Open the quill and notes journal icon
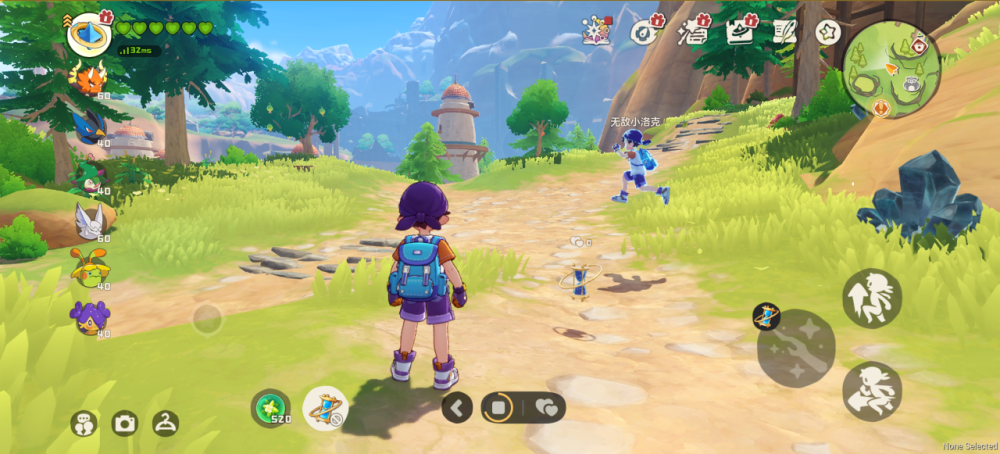 pyautogui.click(x=786, y=31)
